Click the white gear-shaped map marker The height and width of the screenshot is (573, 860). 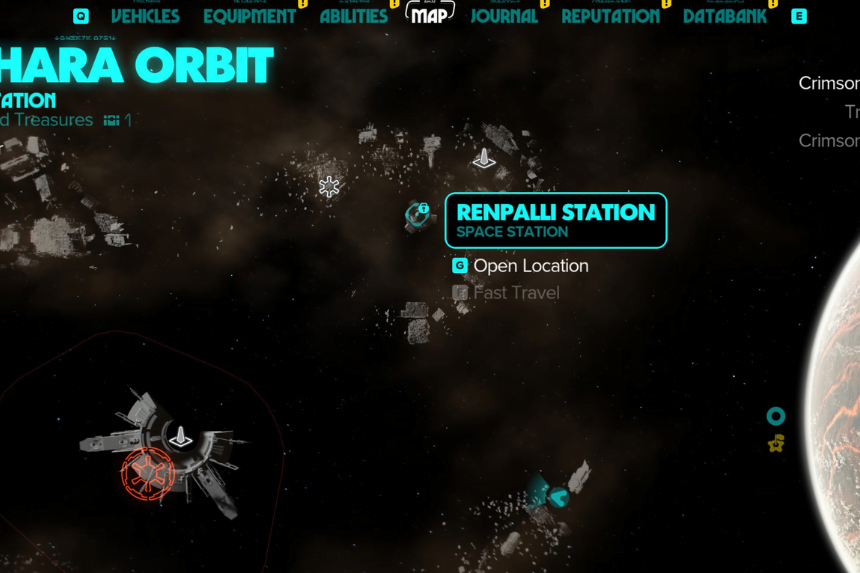click(x=329, y=186)
